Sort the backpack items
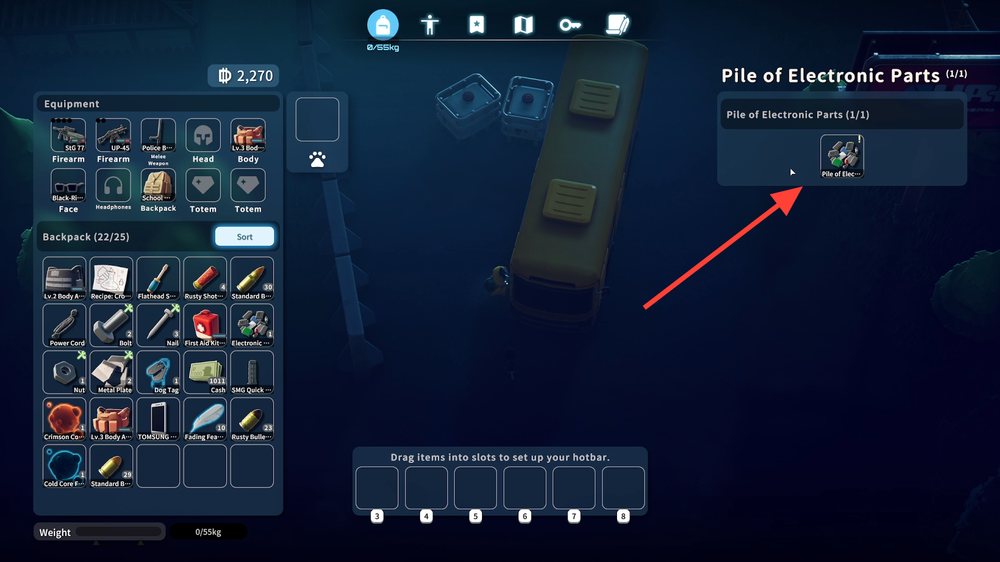The width and height of the screenshot is (1000, 562). coord(244,237)
